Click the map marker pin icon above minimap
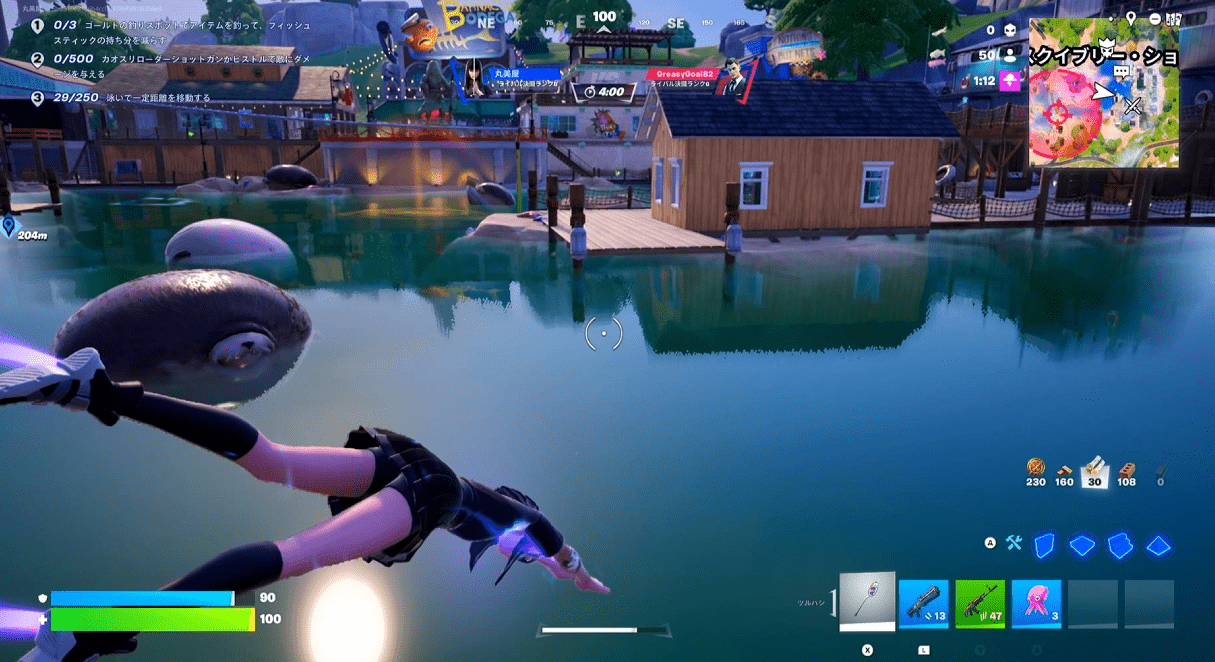This screenshot has width=1215, height=662. pyautogui.click(x=1131, y=18)
